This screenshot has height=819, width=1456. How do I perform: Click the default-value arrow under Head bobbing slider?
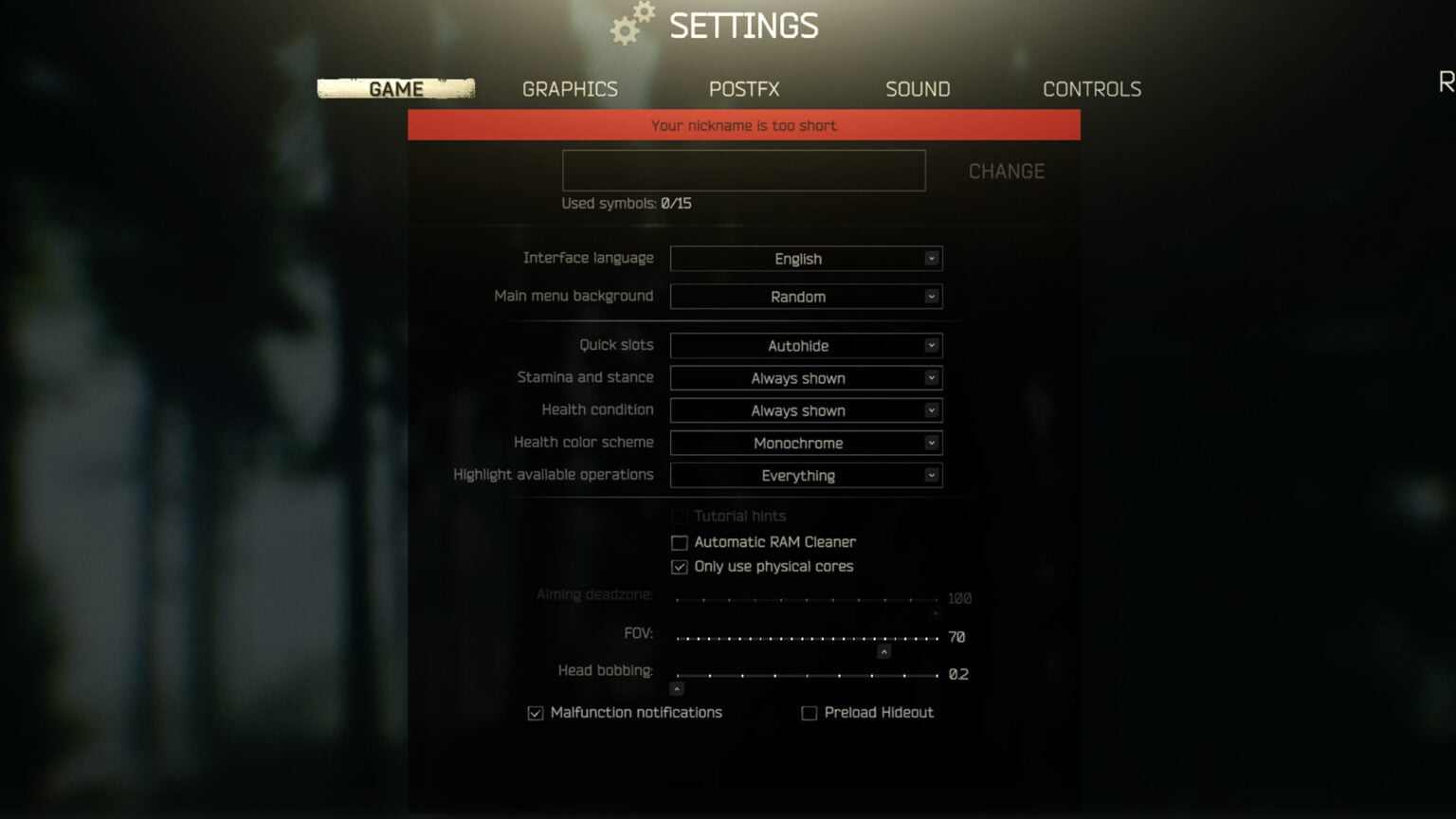pyautogui.click(x=678, y=688)
